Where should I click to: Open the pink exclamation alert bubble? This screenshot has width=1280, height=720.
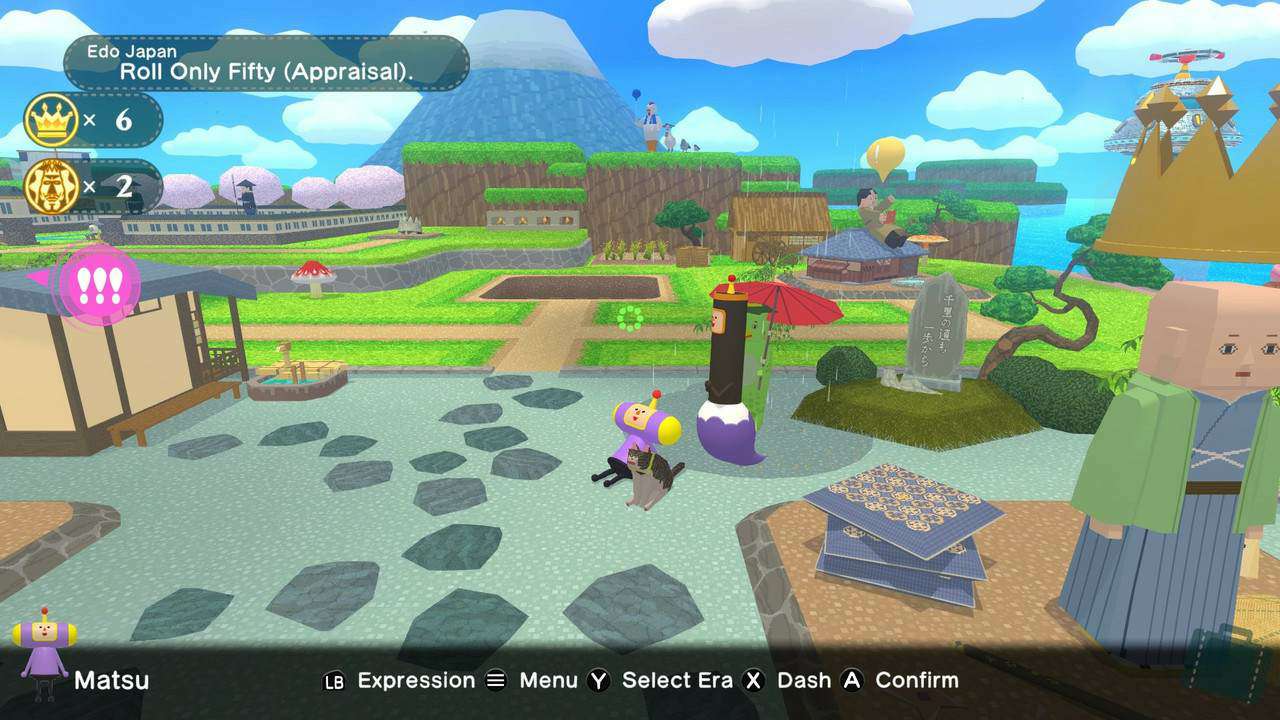(x=99, y=283)
